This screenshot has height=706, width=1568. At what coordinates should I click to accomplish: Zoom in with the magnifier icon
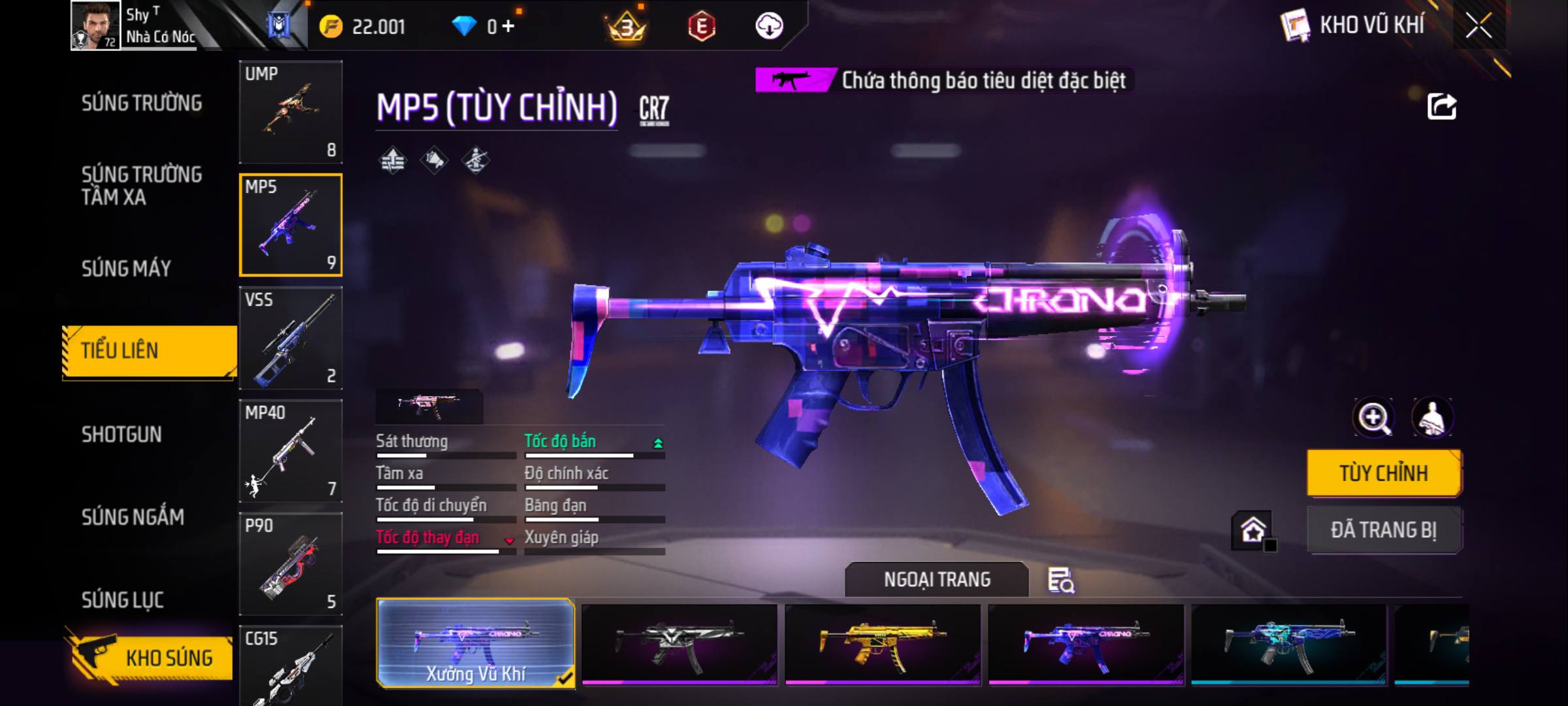(1374, 418)
